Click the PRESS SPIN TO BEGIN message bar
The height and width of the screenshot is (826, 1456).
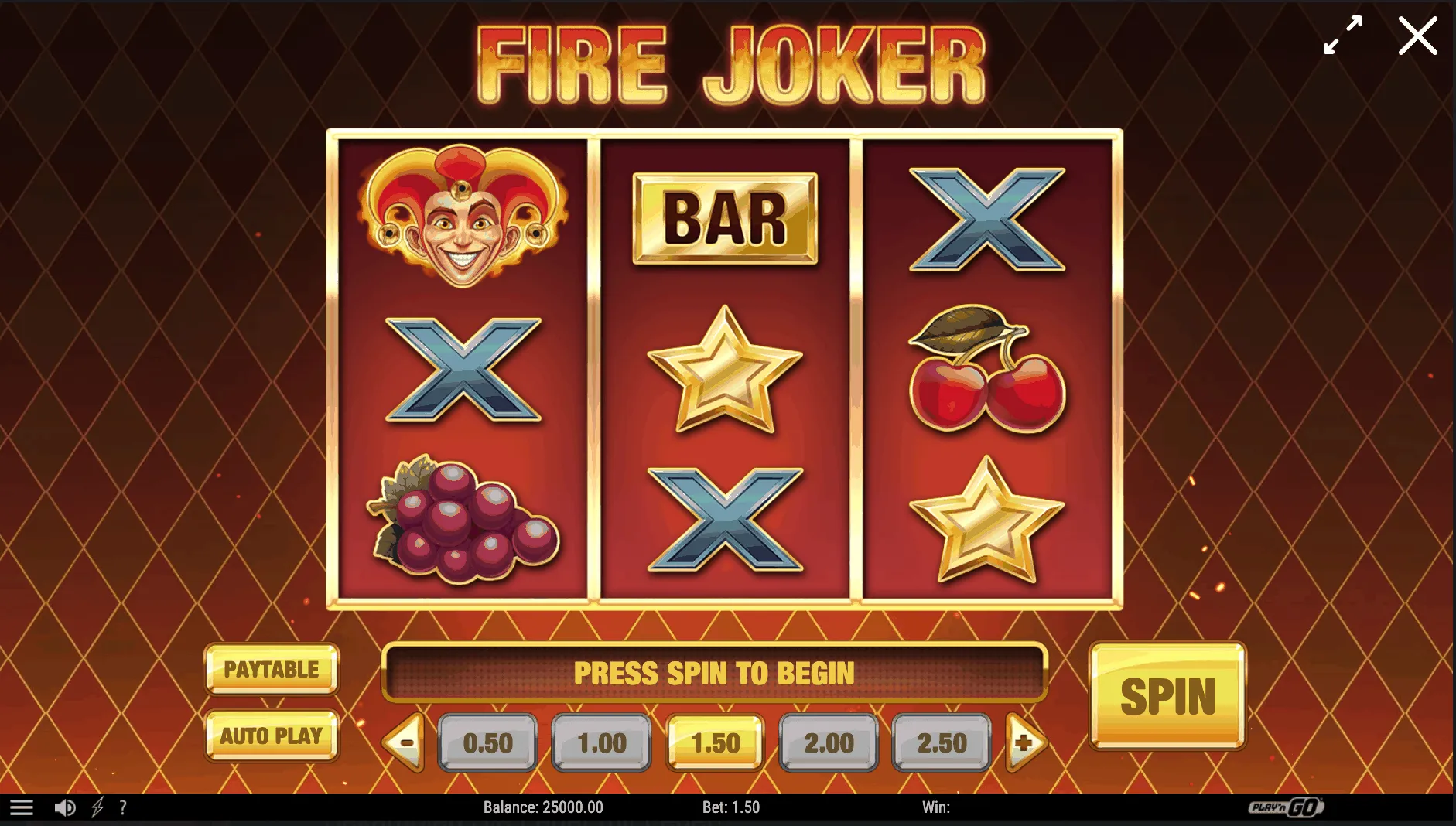click(713, 672)
